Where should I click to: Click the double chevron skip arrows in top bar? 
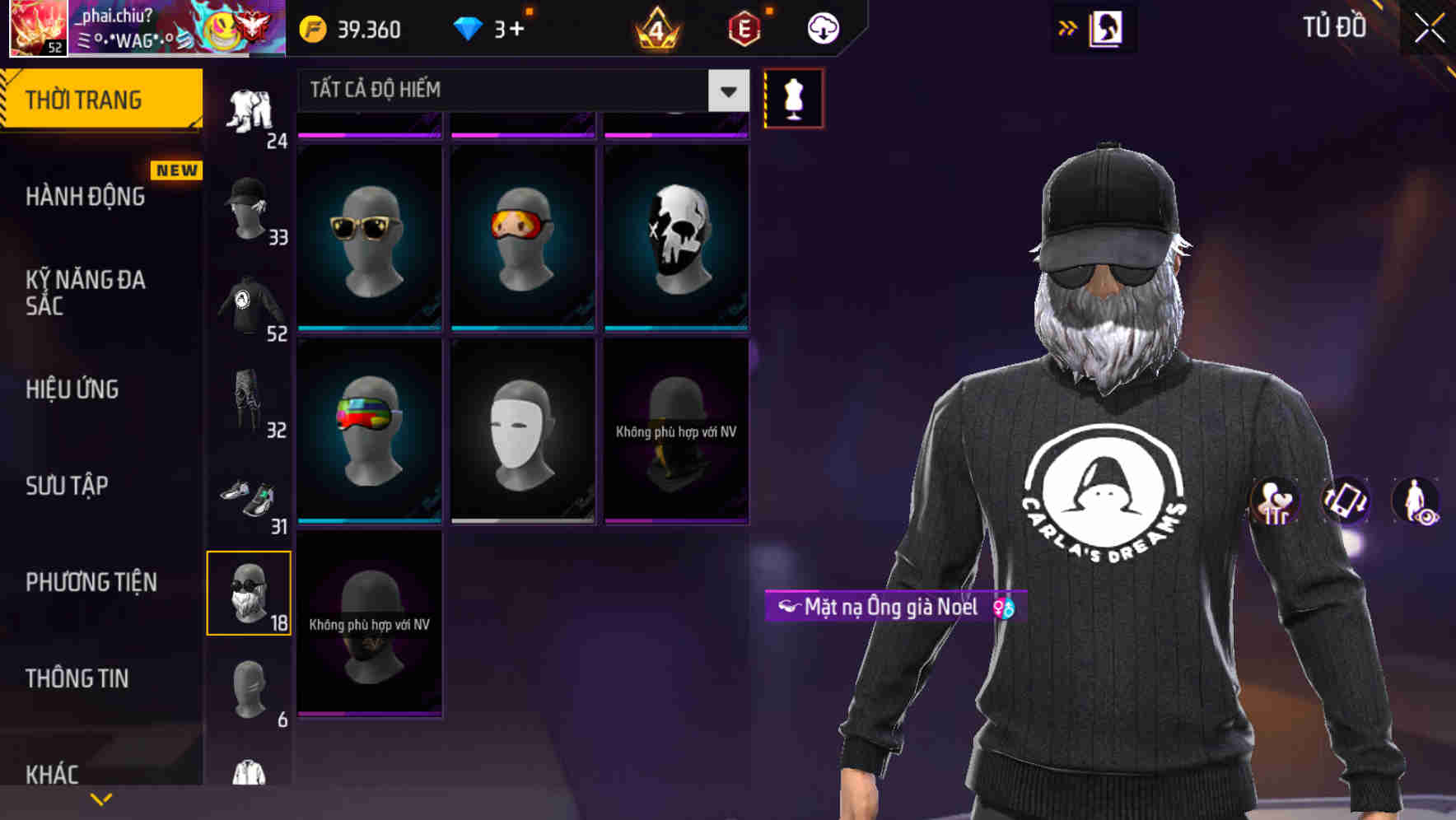click(1068, 27)
